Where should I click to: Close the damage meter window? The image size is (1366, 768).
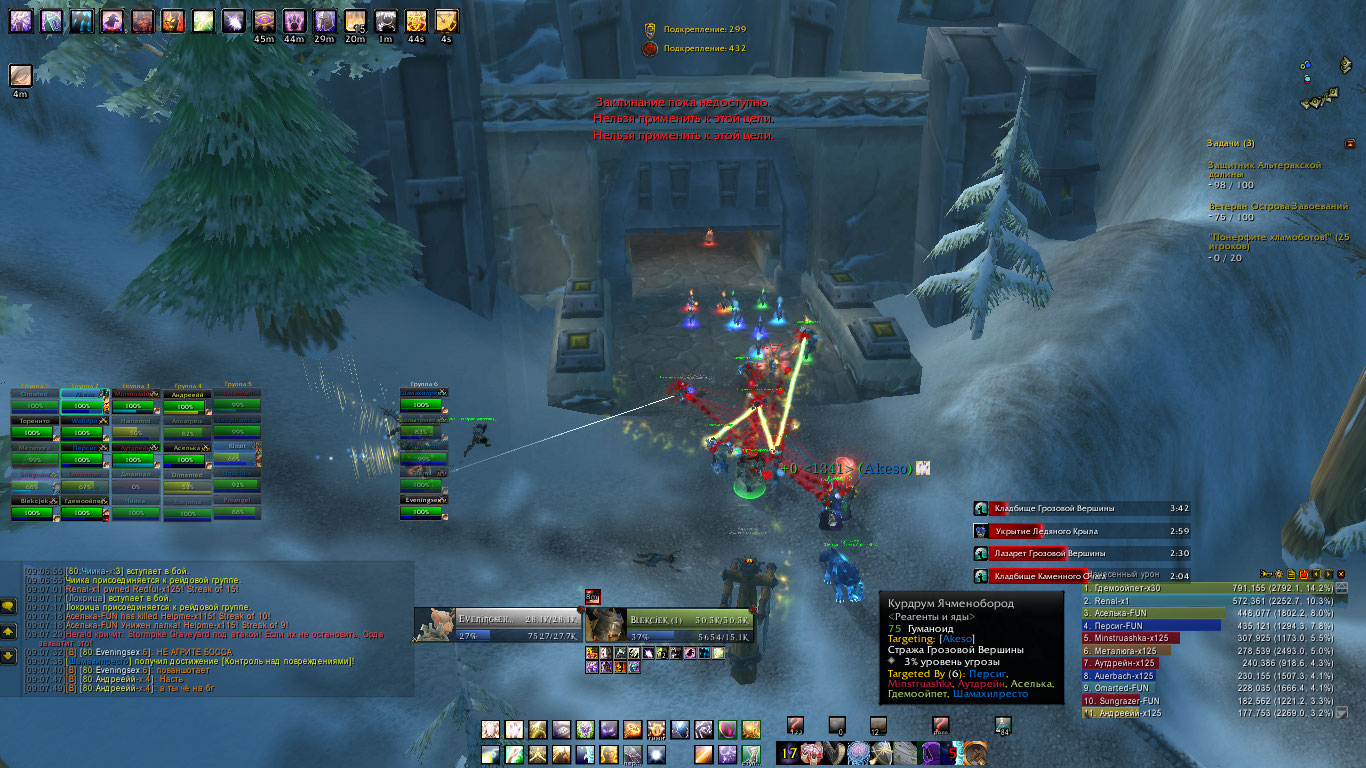tap(1341, 574)
